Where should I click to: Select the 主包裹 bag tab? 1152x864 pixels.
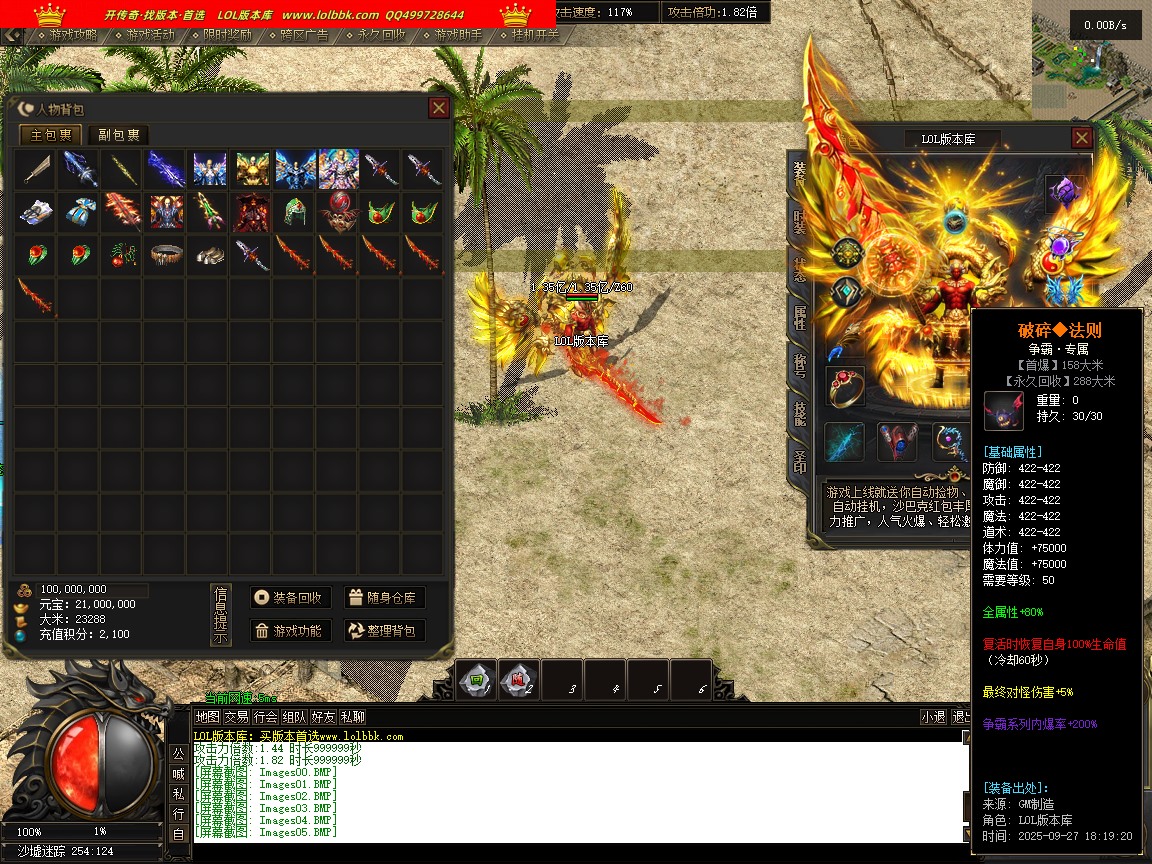51,135
